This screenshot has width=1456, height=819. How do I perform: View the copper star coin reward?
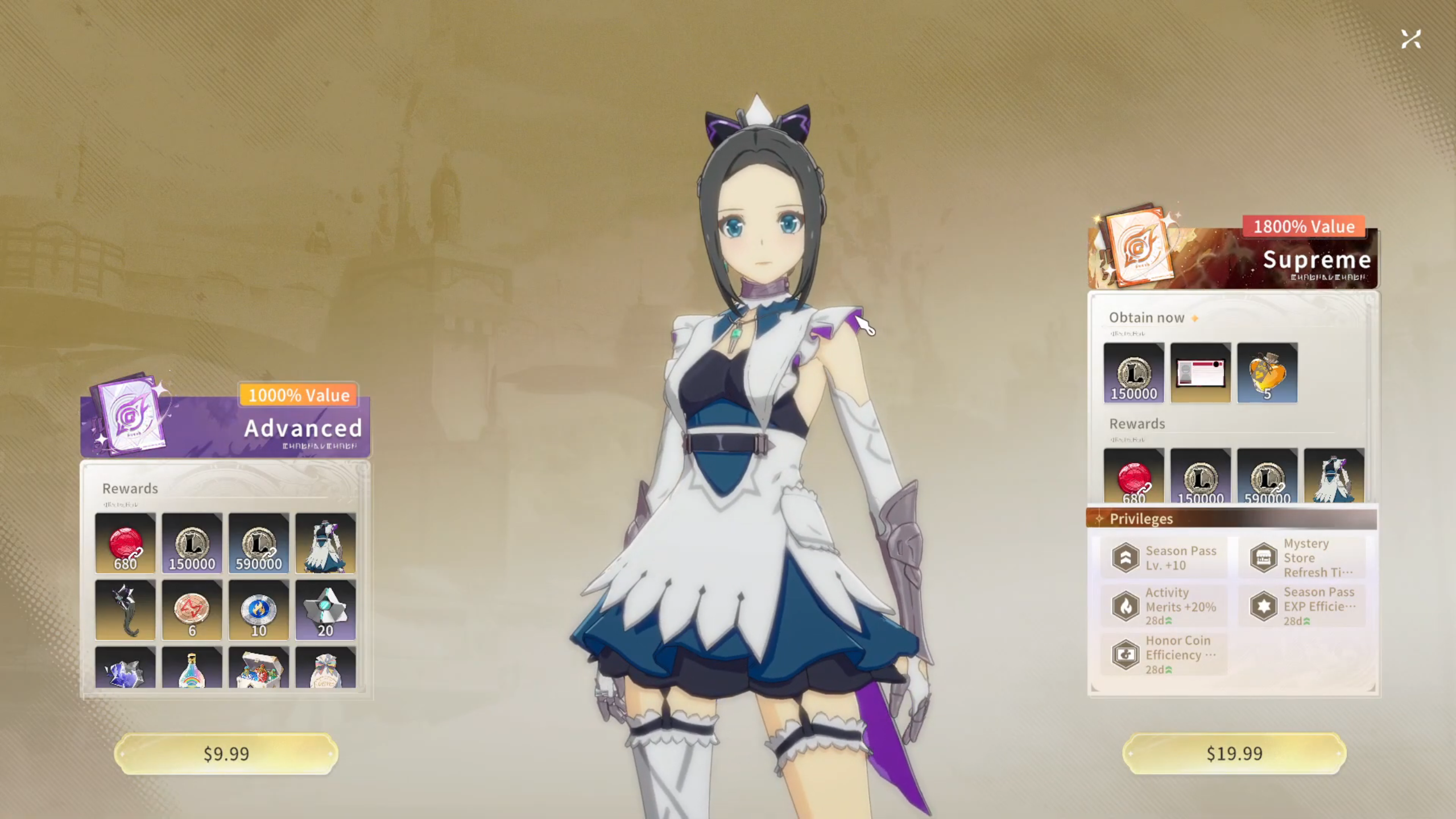(192, 610)
